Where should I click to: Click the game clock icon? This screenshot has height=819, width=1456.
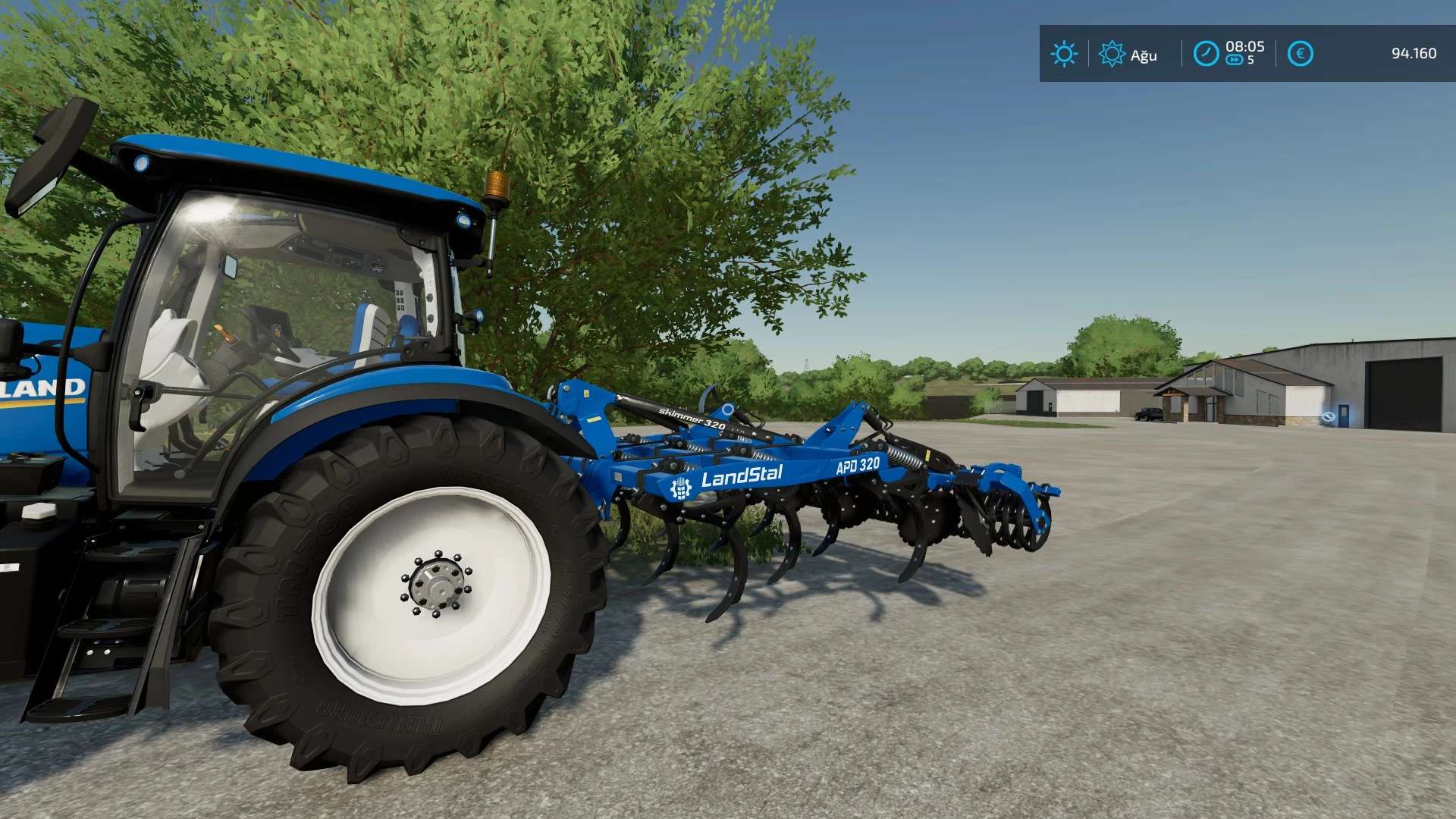1206,54
